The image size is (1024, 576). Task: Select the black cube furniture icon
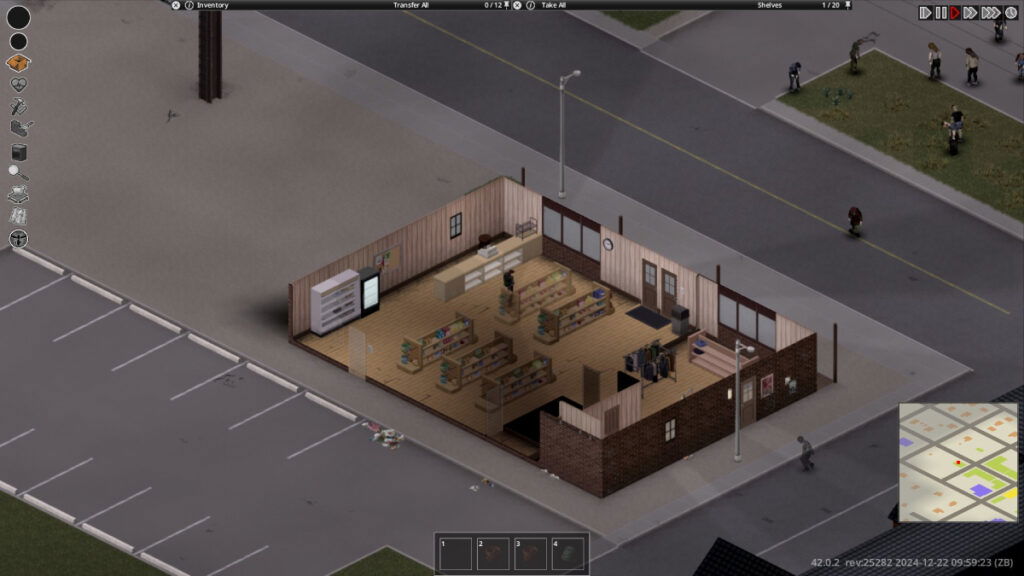click(18, 152)
